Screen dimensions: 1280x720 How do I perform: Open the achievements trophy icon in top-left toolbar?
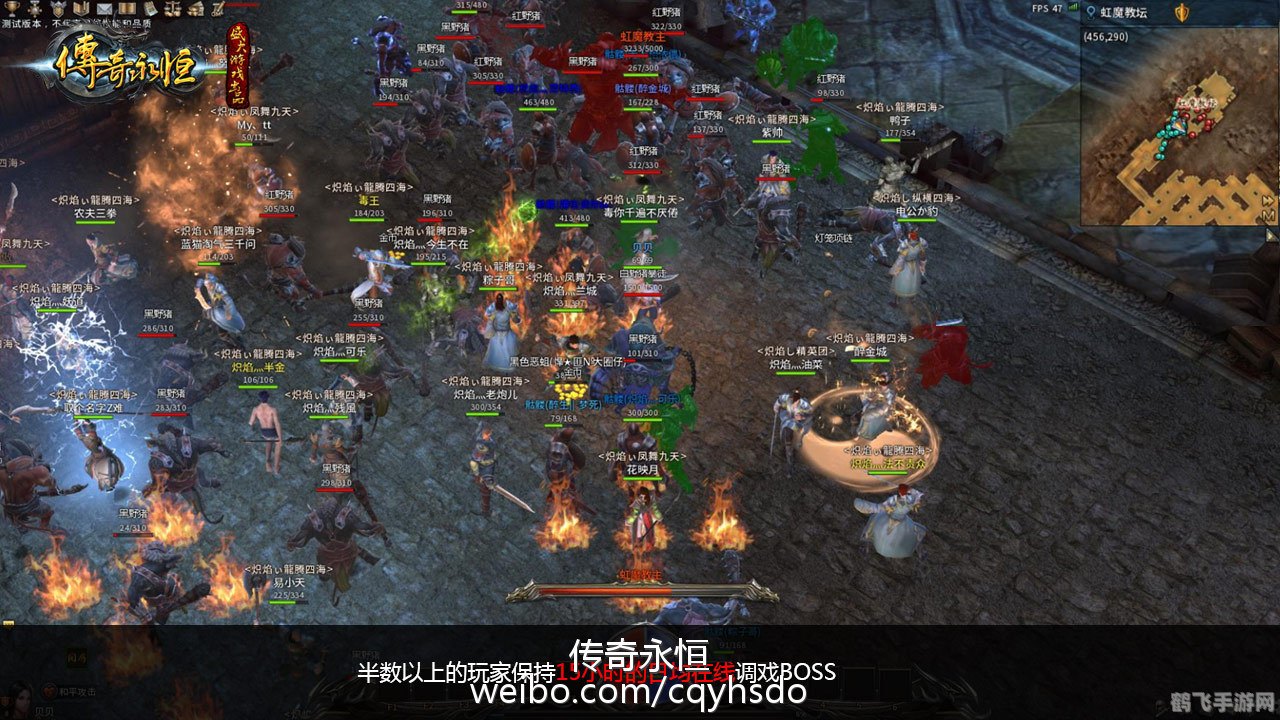click(10, 8)
